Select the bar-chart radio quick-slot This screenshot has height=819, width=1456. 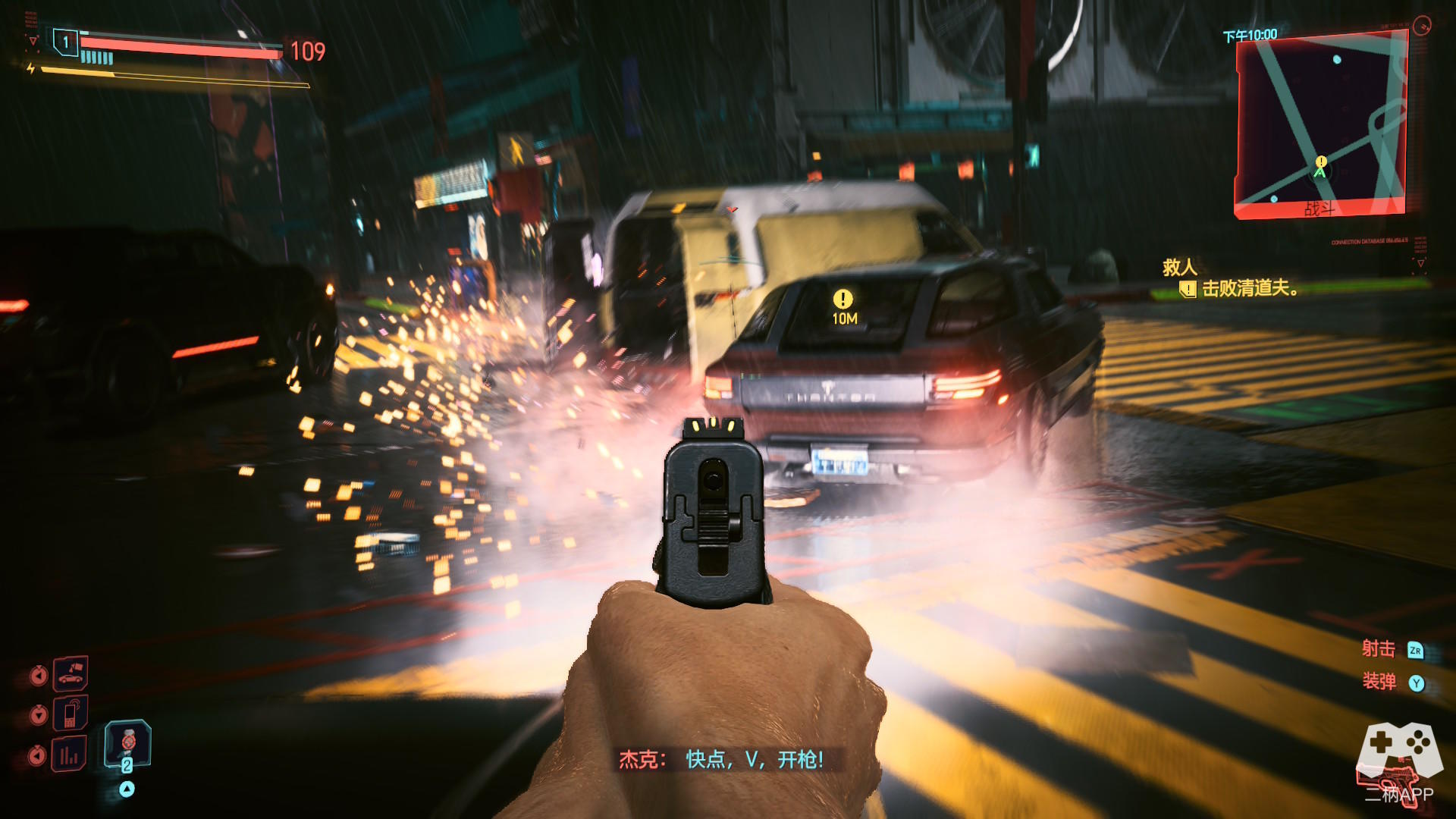tap(69, 754)
